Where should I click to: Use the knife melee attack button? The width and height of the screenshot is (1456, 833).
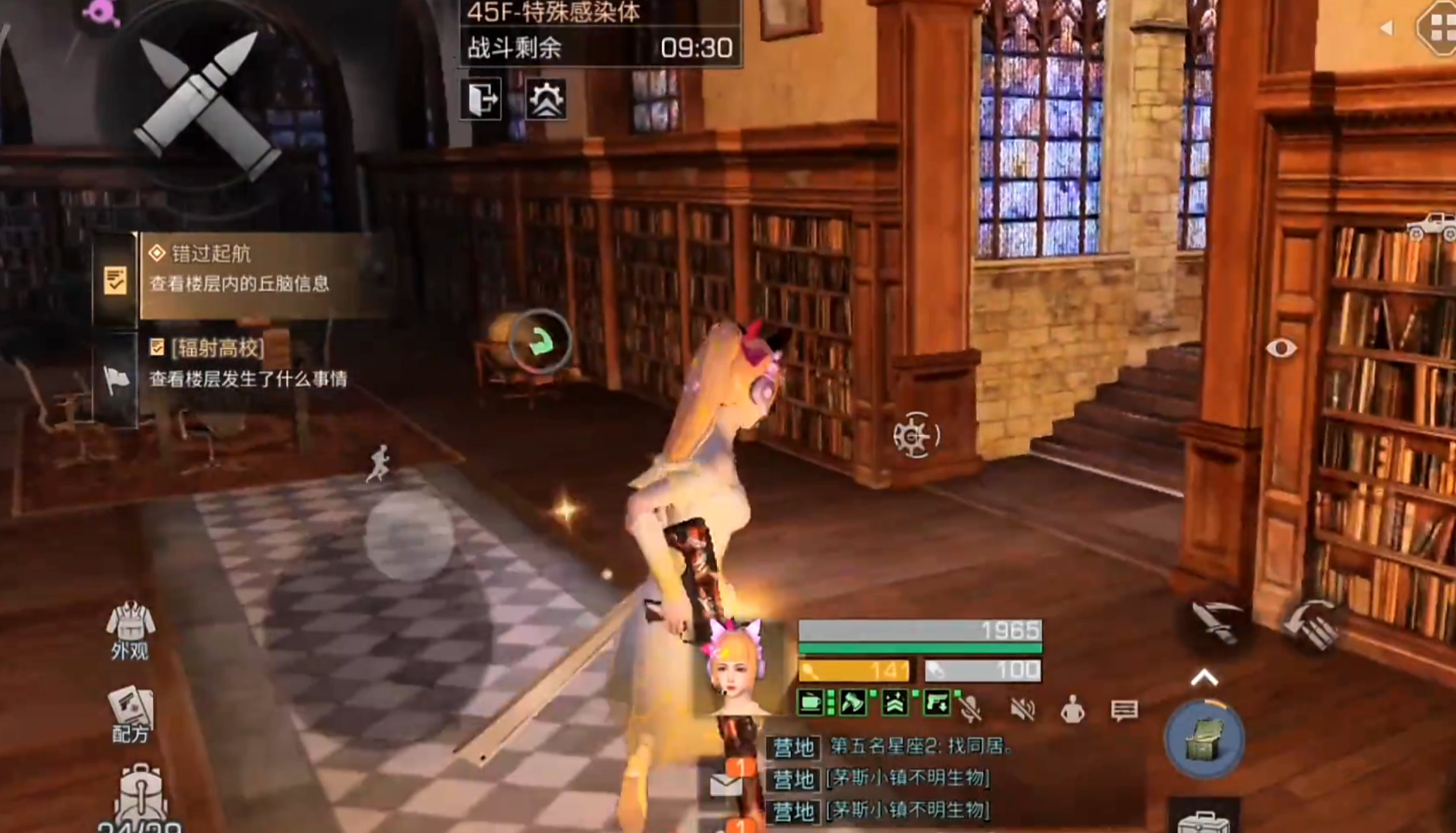[1216, 621]
